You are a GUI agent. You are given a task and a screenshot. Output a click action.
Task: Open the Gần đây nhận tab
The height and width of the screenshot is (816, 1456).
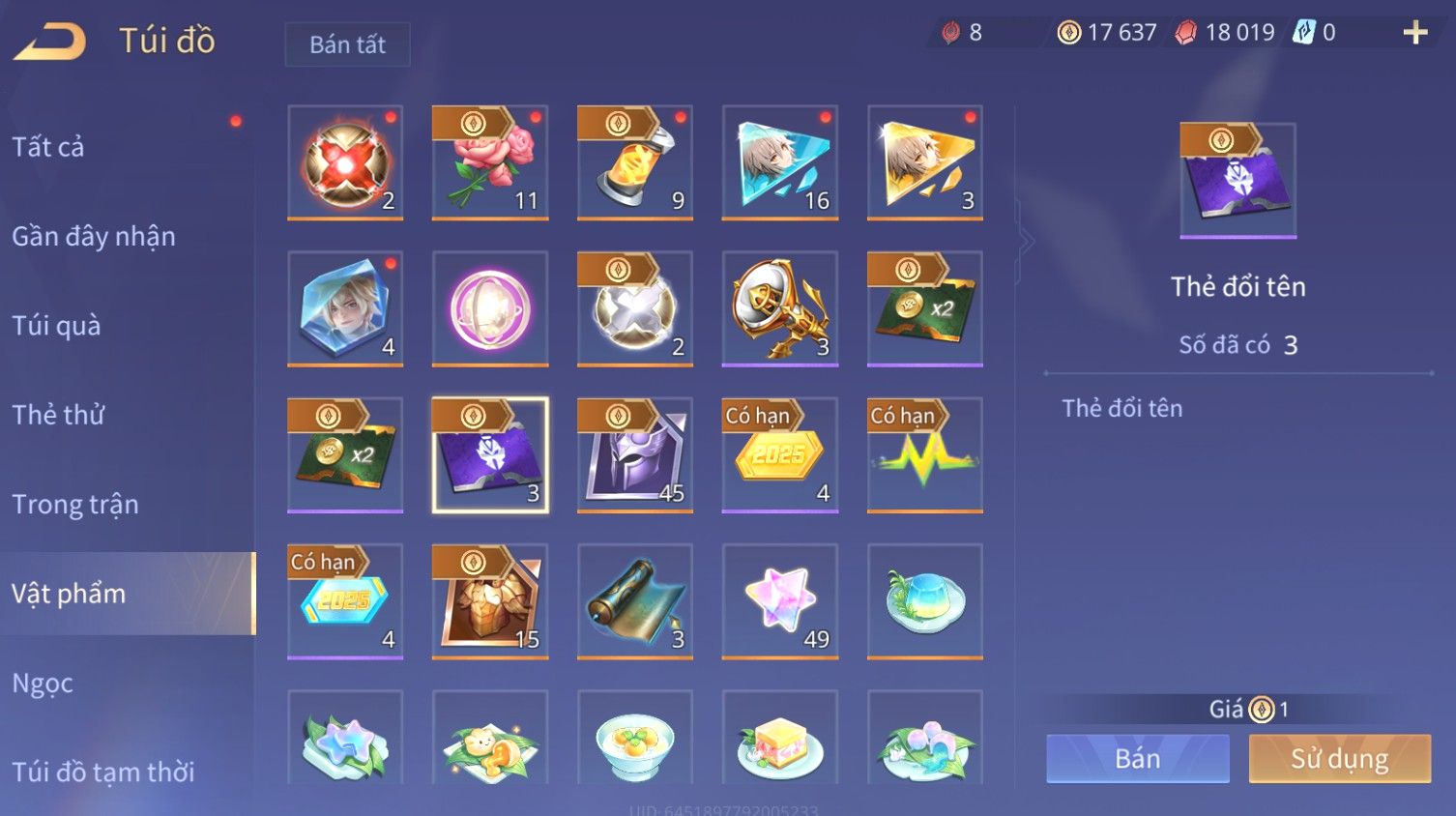[94, 236]
